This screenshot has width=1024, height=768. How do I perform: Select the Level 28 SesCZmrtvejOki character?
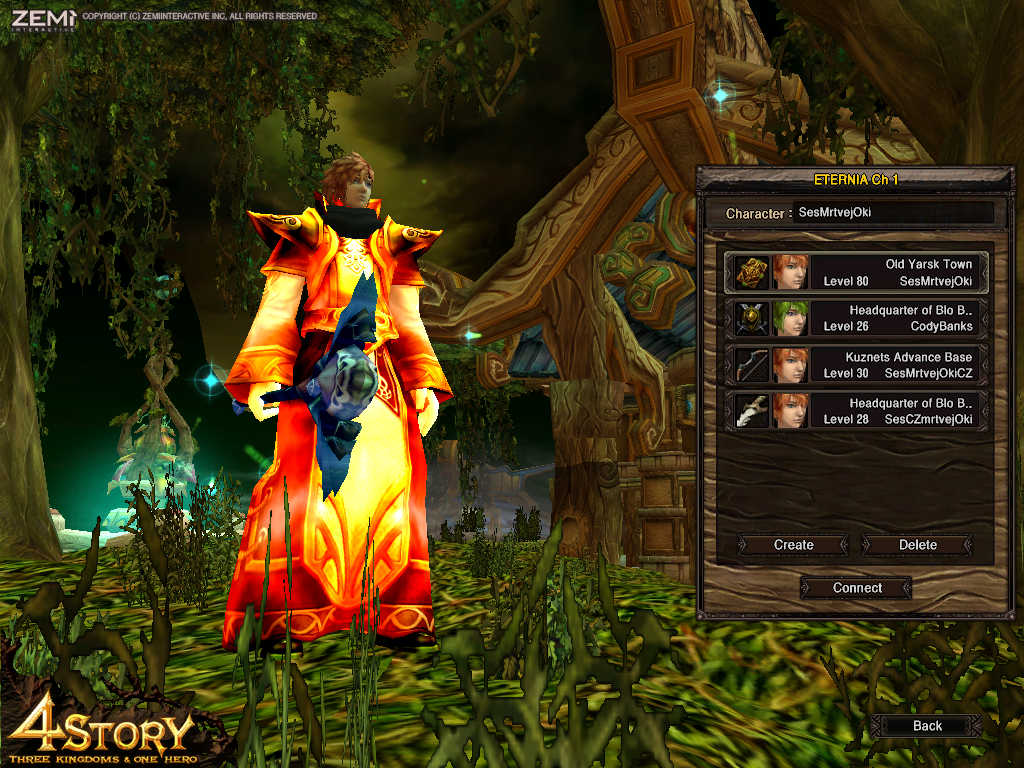click(x=857, y=410)
